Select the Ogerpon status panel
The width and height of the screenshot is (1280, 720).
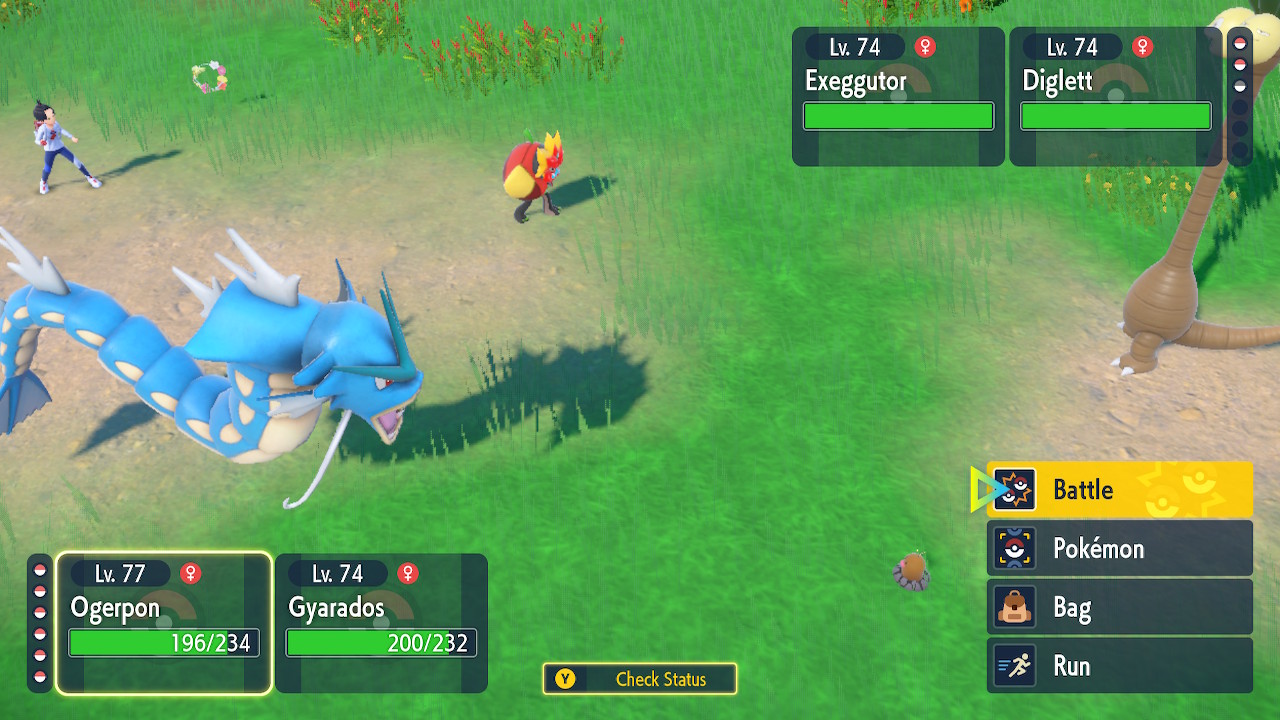(164, 622)
